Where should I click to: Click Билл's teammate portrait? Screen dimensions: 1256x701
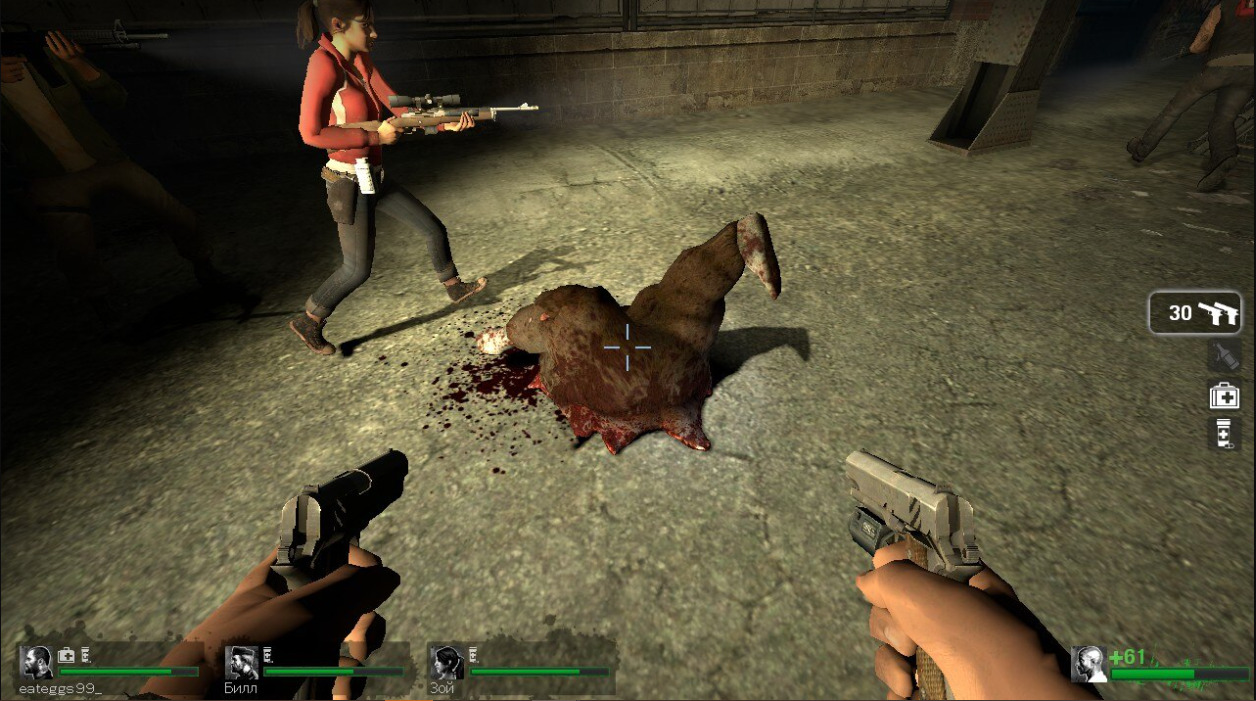(242, 663)
